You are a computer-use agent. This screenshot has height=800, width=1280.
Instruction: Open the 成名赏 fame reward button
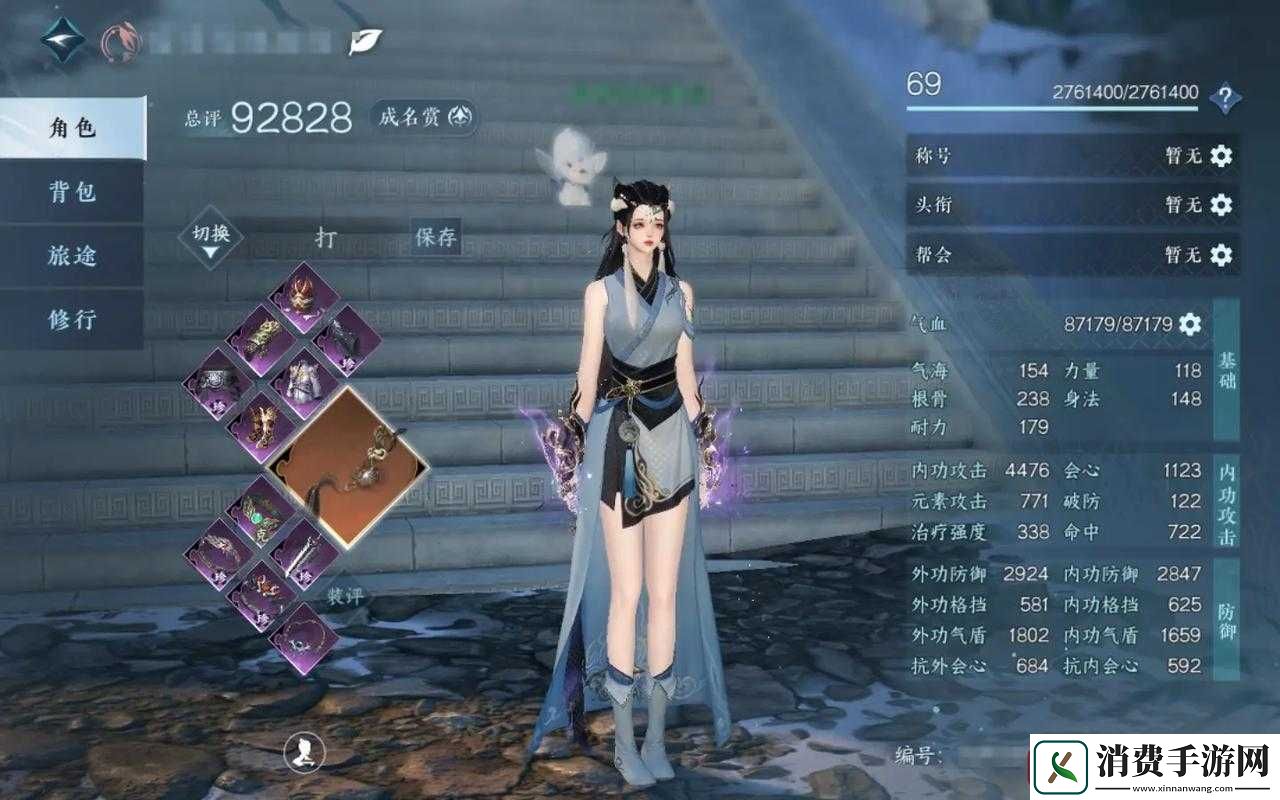(x=424, y=117)
